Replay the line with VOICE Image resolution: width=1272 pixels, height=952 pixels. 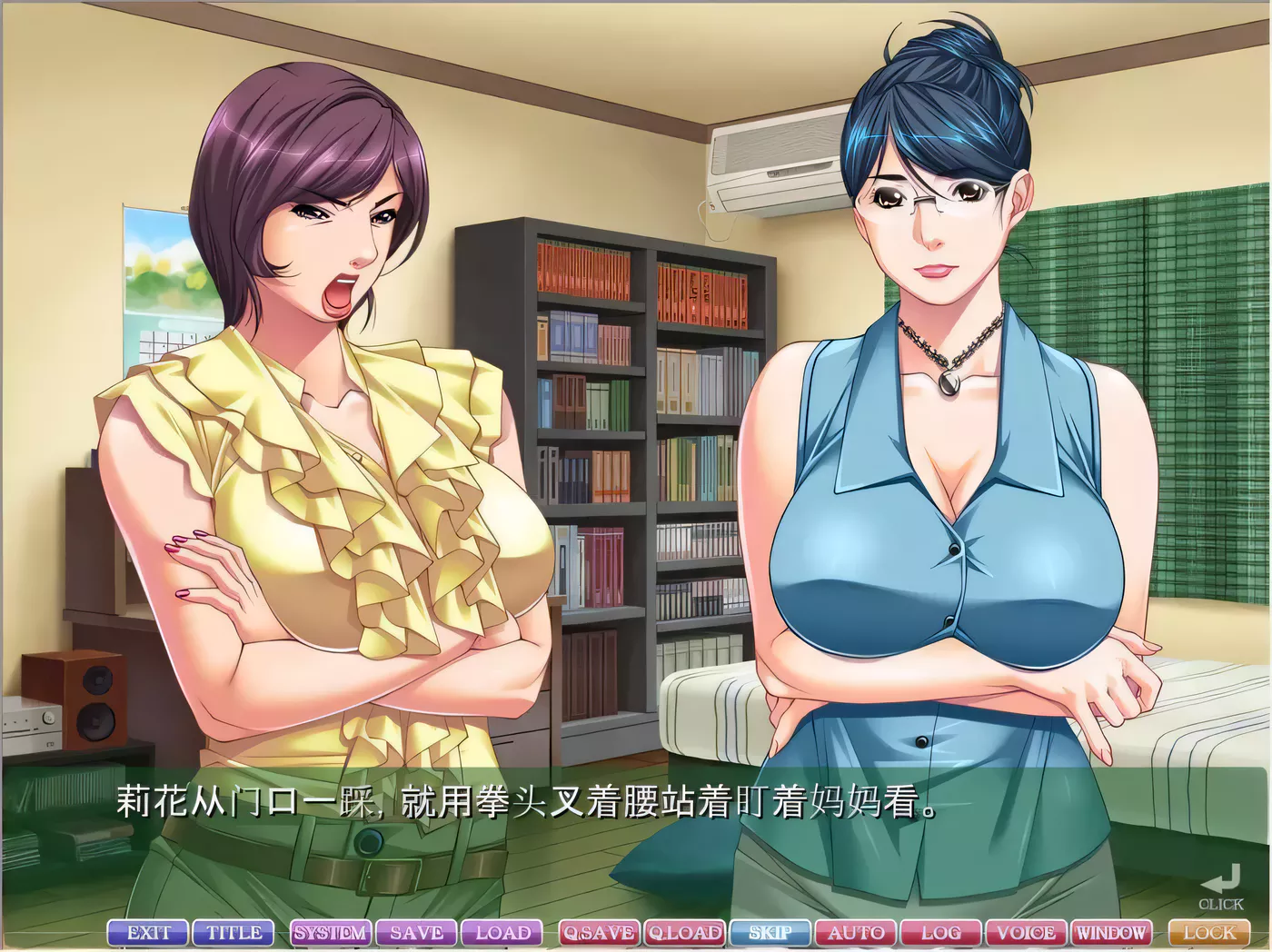click(1026, 933)
